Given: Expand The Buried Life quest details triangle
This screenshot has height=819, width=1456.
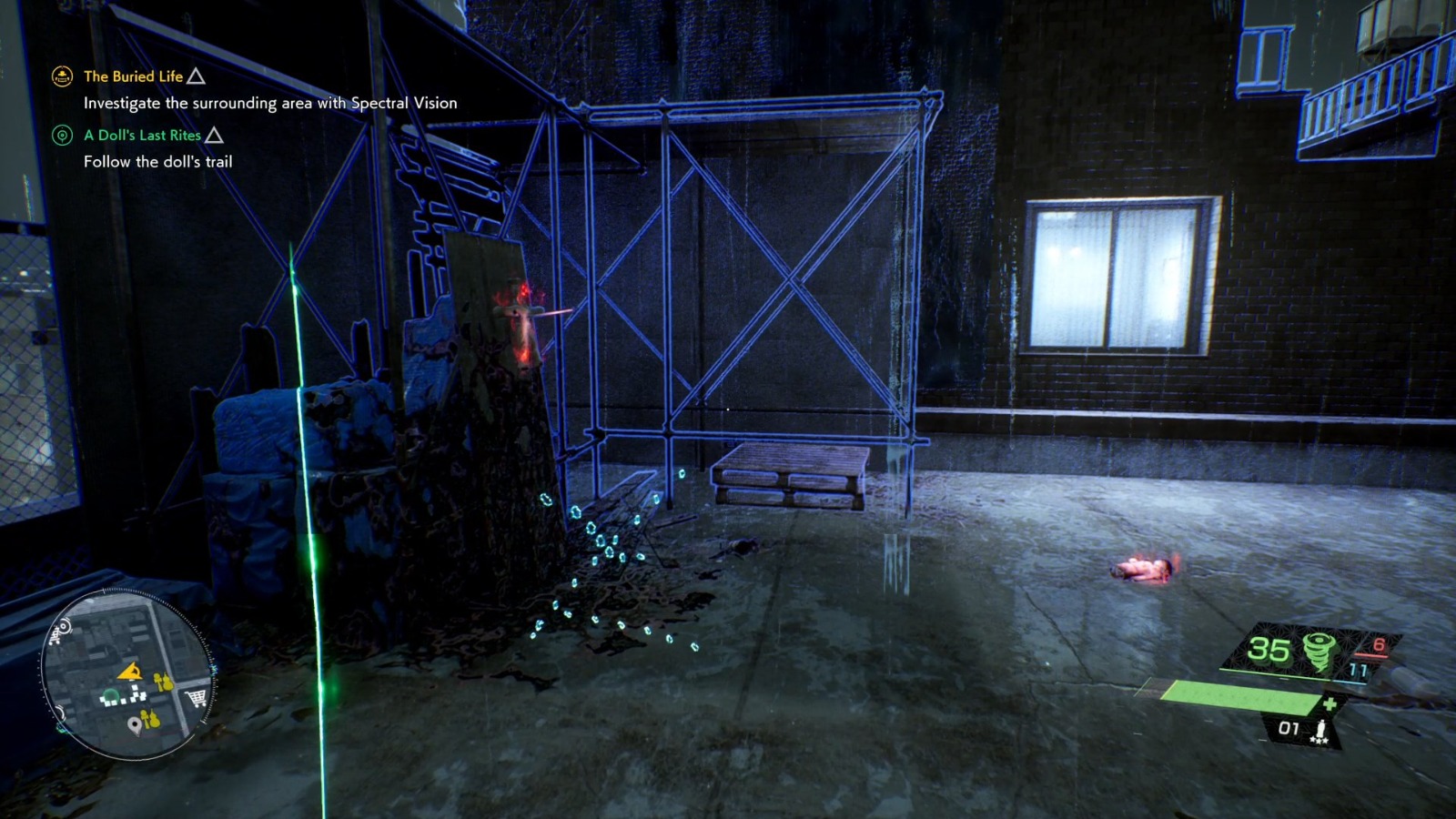Looking at the screenshot, I should [194, 76].
